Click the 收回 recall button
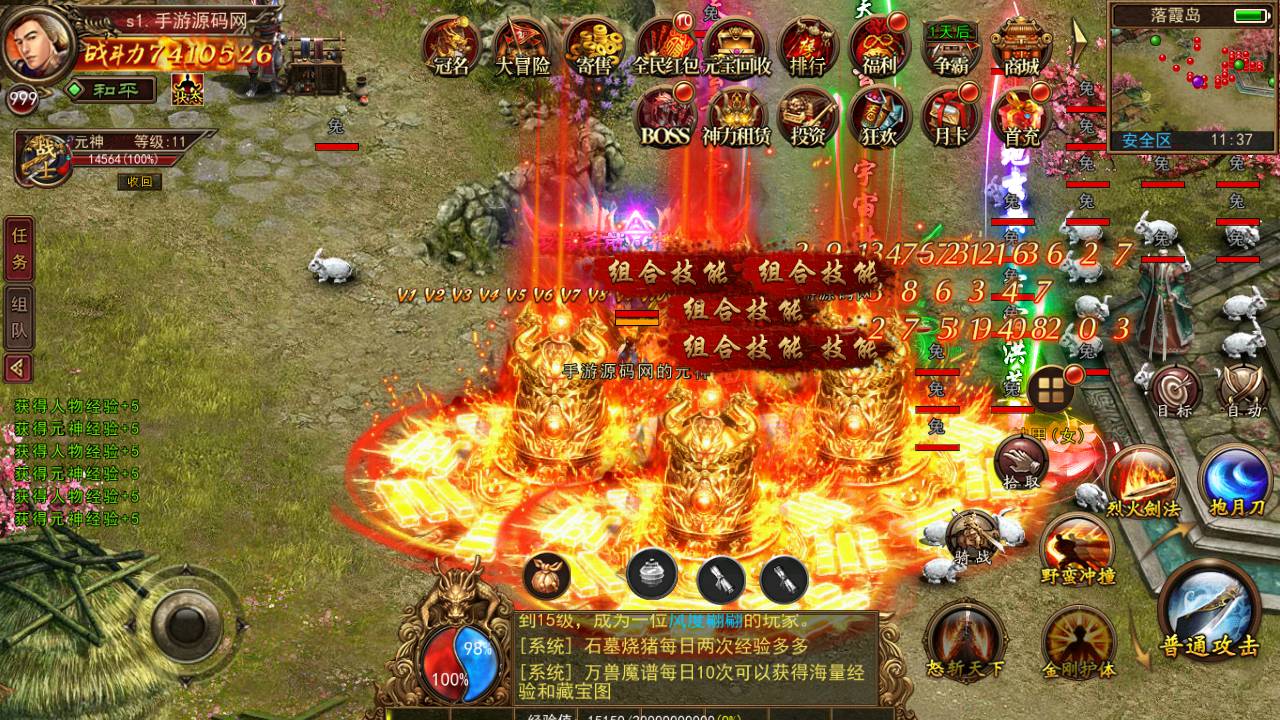1280x720 pixels. pyautogui.click(x=139, y=181)
